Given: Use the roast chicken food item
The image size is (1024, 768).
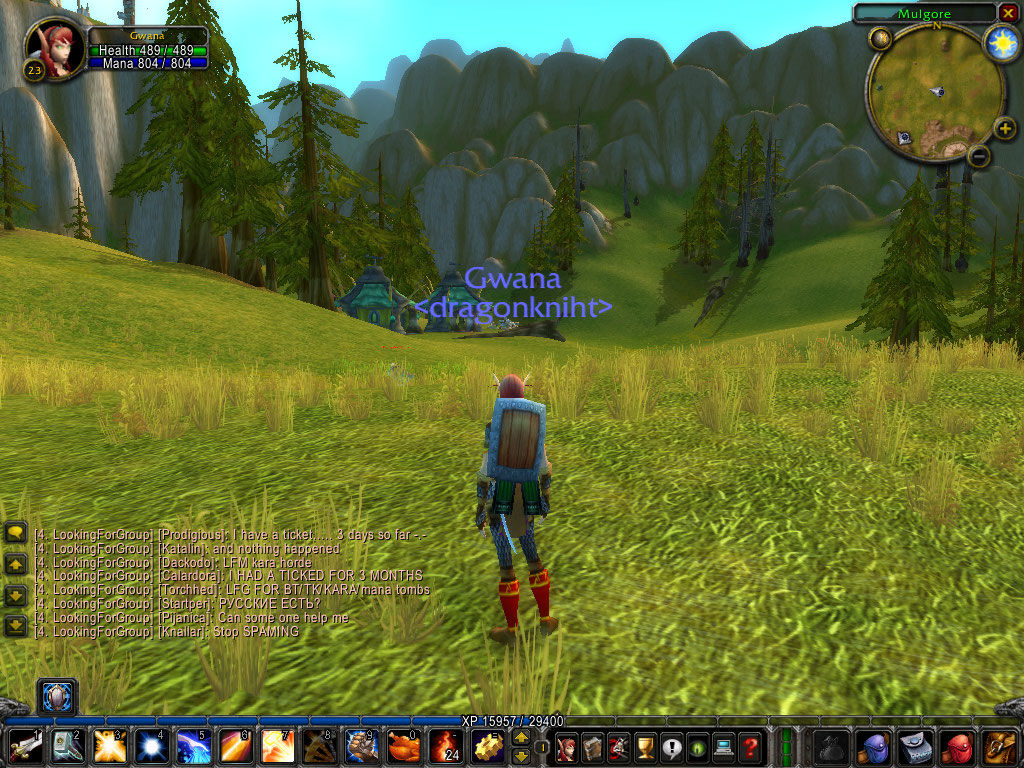Looking at the screenshot, I should click(403, 746).
